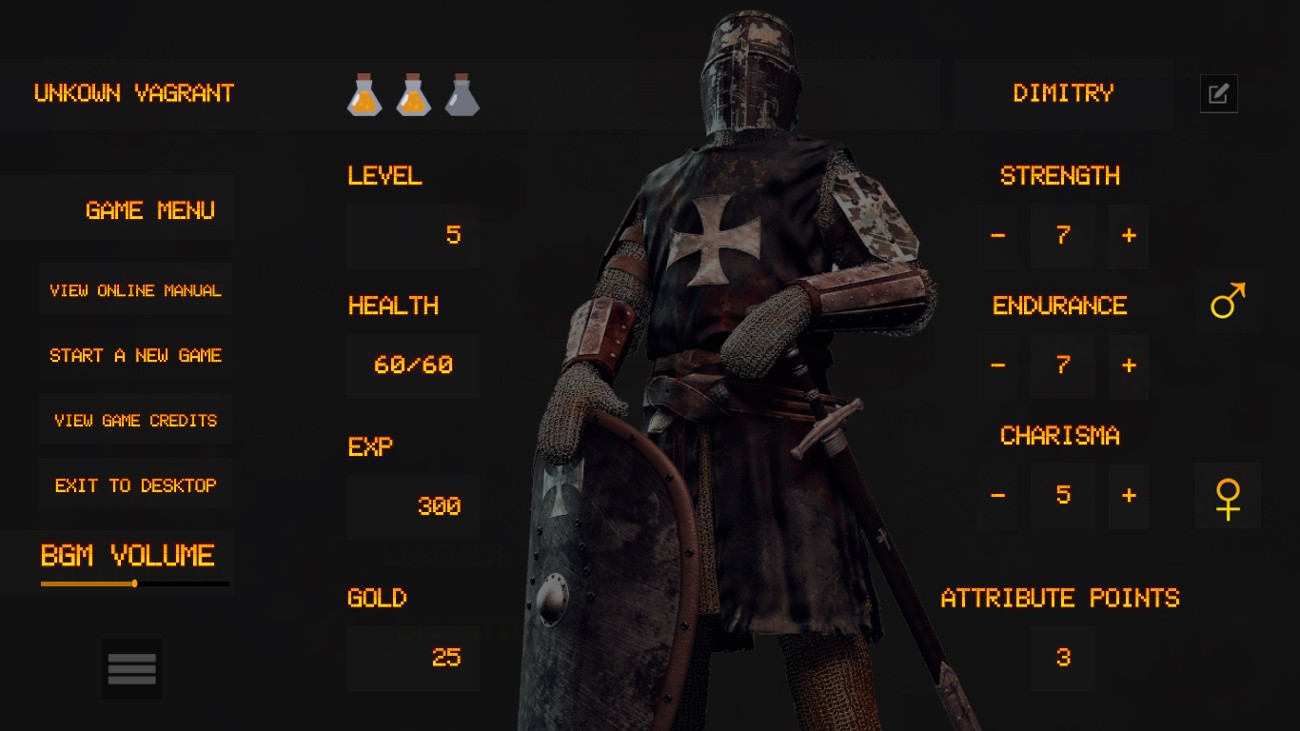The image size is (1300, 731).
Task: Click the DIMITRY character name field
Action: click(1063, 93)
